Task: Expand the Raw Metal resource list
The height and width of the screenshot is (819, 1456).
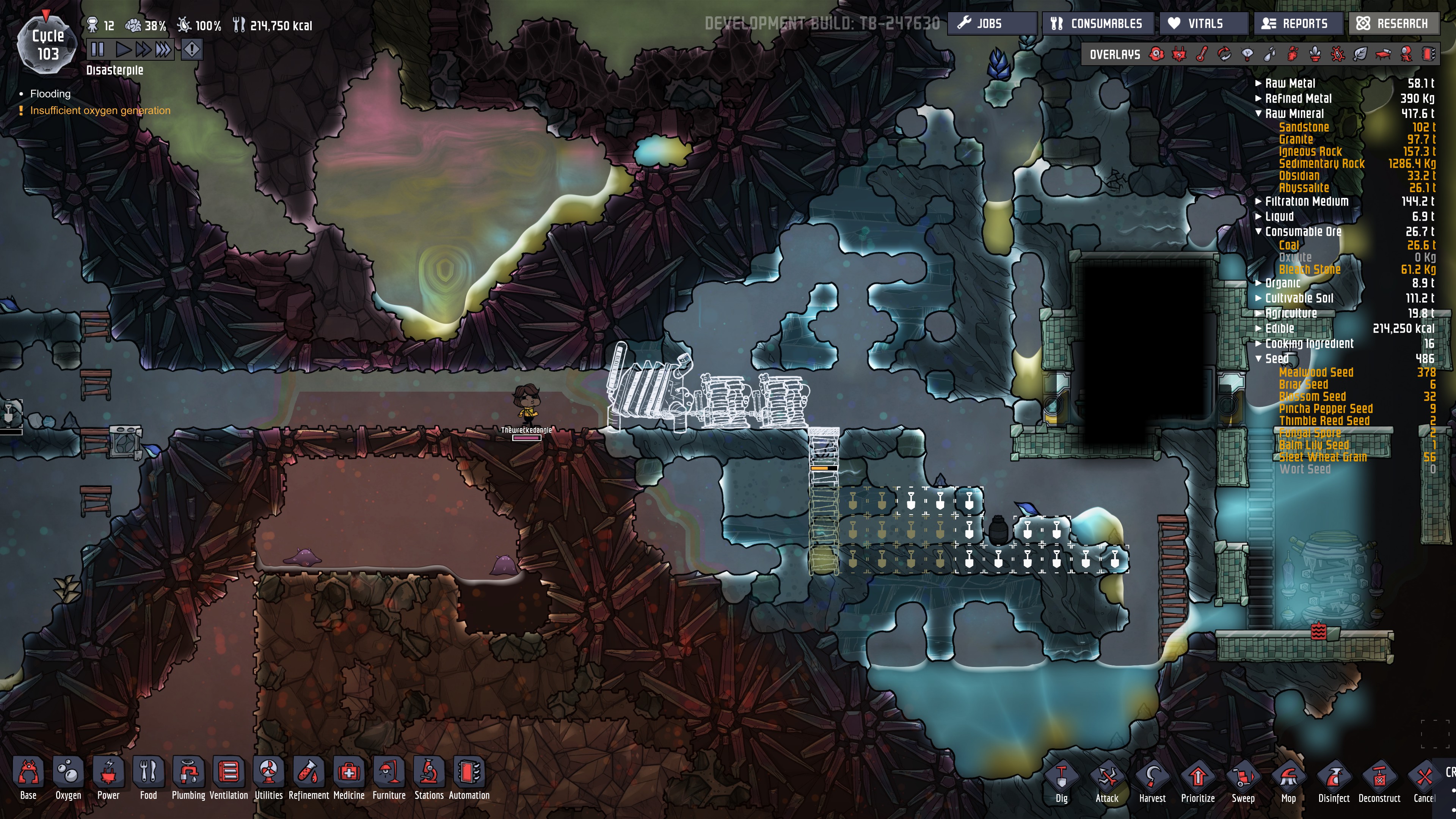Action: pyautogui.click(x=1258, y=83)
